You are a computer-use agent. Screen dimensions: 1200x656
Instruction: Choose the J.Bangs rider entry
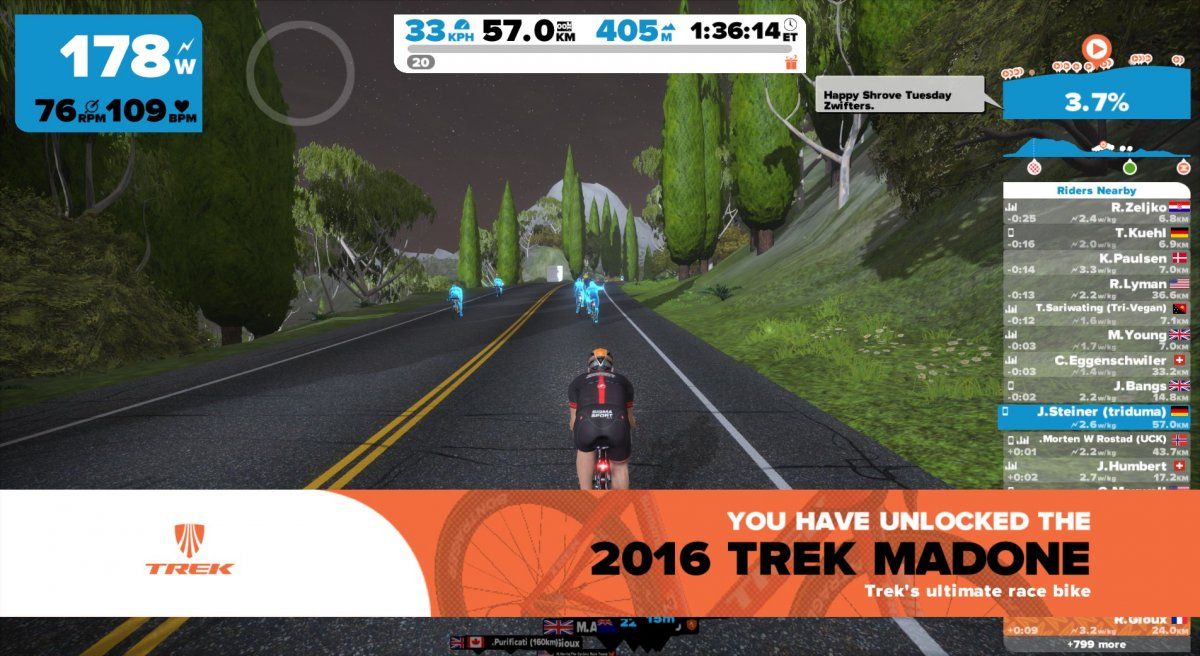point(1096,392)
